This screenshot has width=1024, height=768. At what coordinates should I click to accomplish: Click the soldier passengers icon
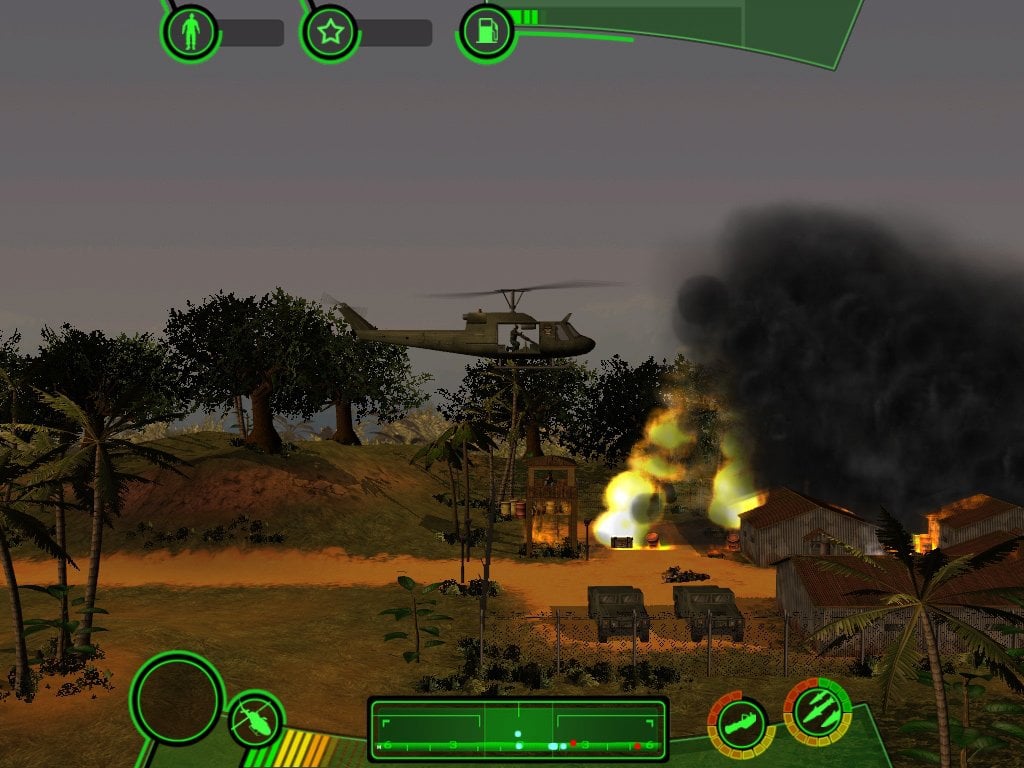click(190, 33)
